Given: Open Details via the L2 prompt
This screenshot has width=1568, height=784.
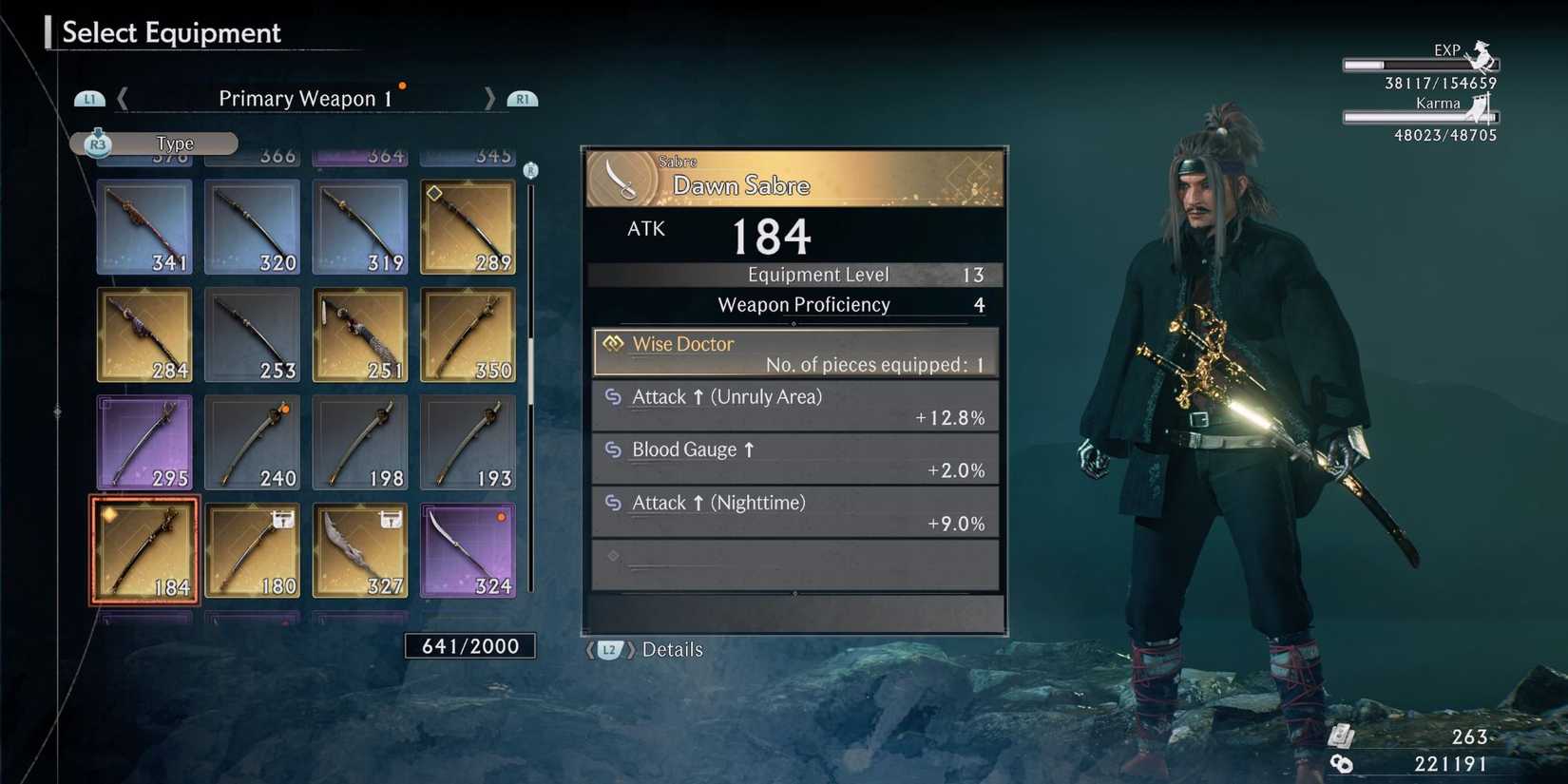Looking at the screenshot, I should pyautogui.click(x=611, y=650).
